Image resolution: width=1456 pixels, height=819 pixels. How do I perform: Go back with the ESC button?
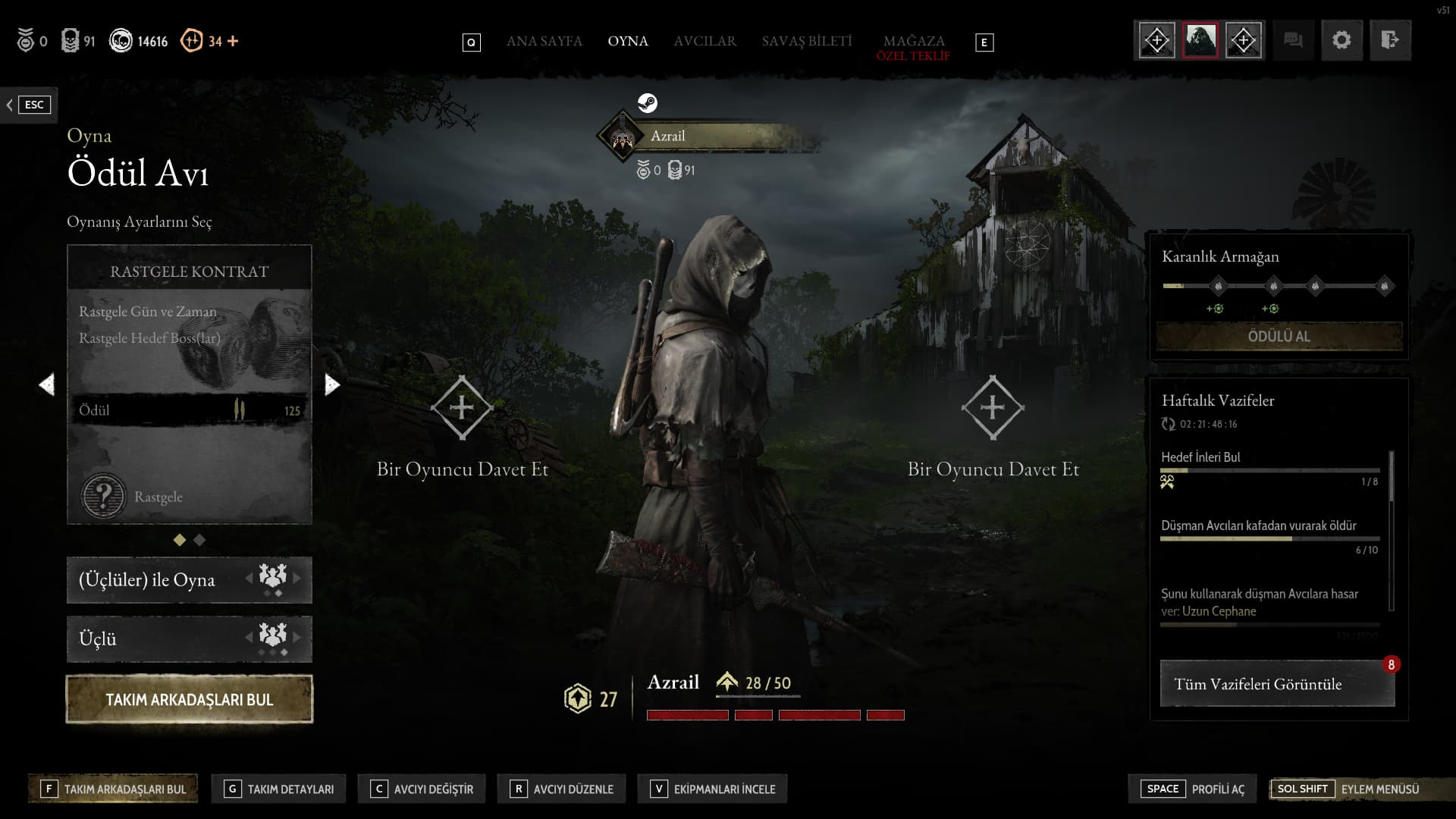[x=29, y=105]
